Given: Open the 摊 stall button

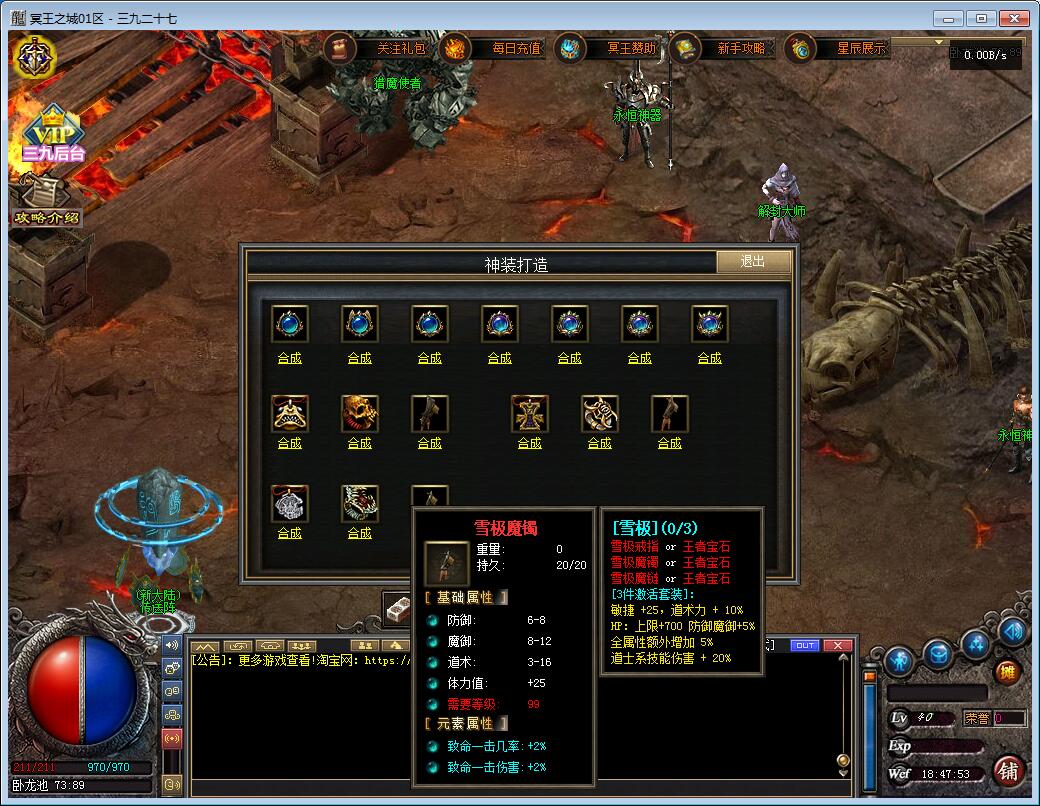Looking at the screenshot, I should tap(1007, 672).
